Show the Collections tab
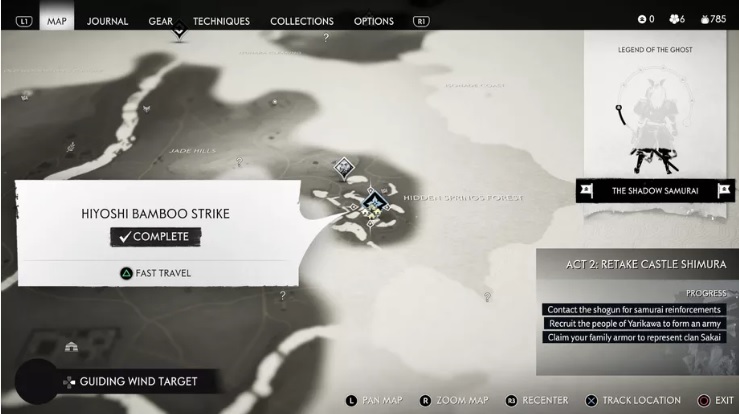The width and height of the screenshot is (739, 414). tap(301, 20)
